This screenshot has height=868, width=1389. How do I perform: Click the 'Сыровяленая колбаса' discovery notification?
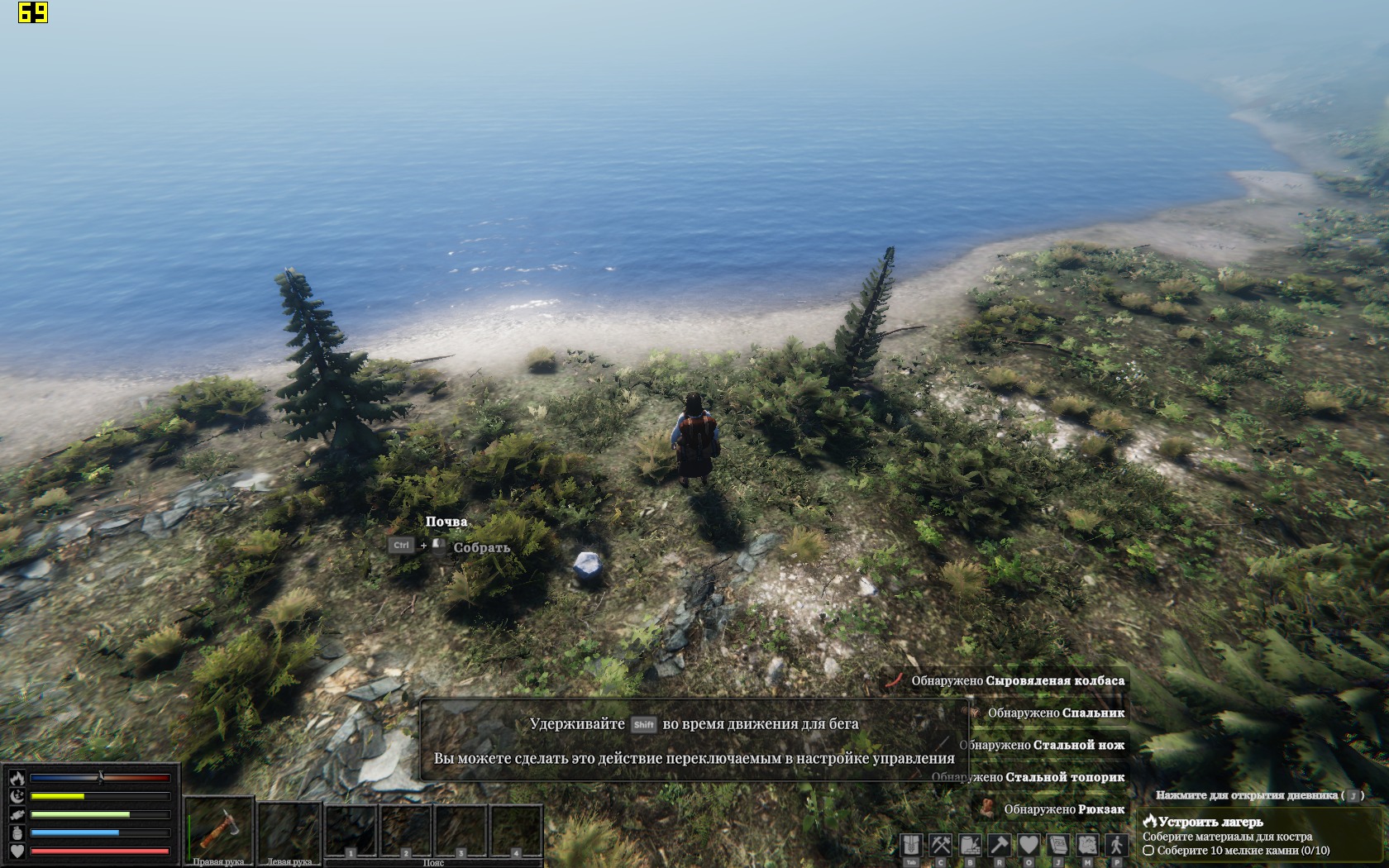point(1017,681)
